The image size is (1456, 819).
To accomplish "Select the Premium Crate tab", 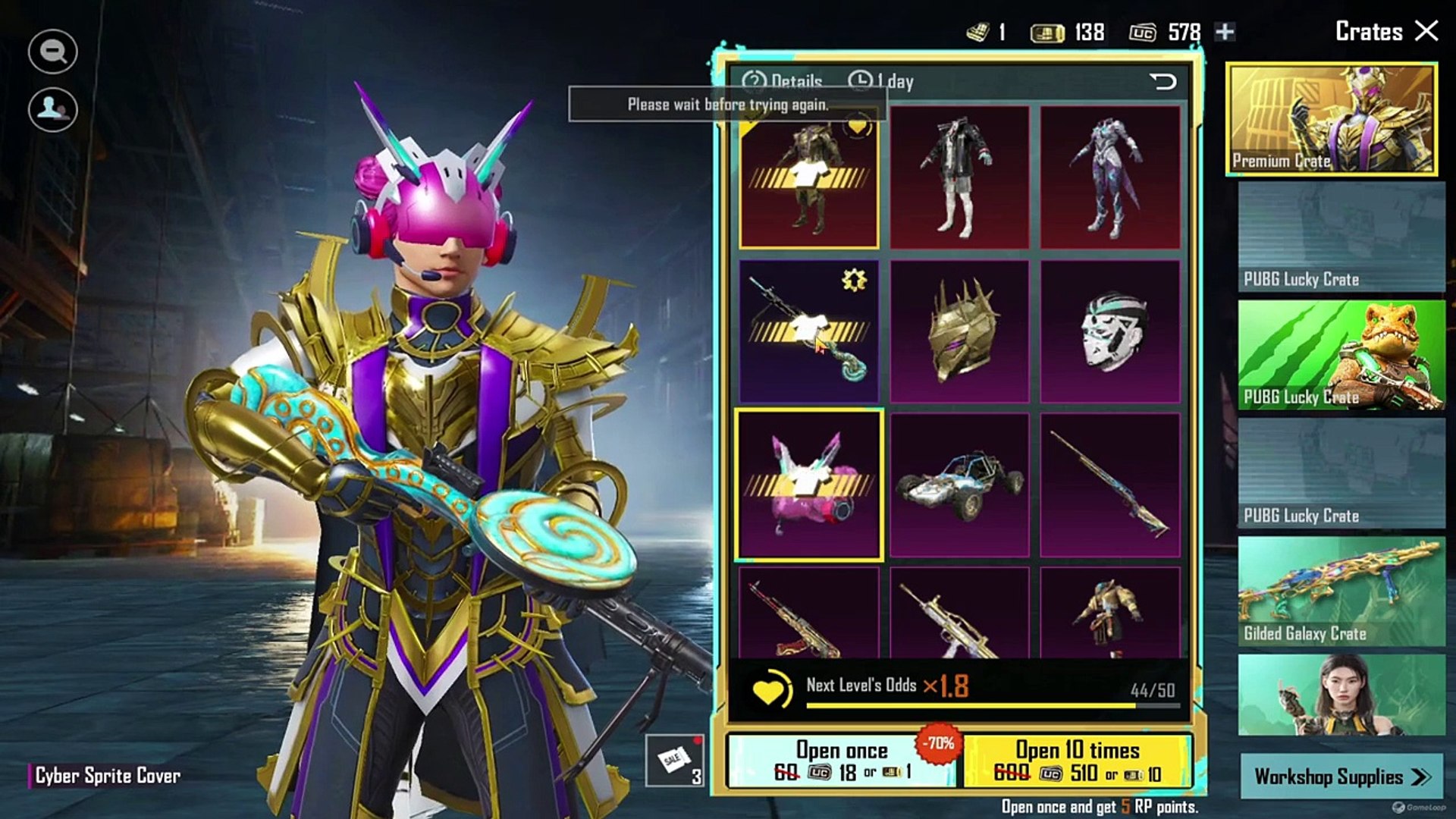I will pyautogui.click(x=1332, y=119).
